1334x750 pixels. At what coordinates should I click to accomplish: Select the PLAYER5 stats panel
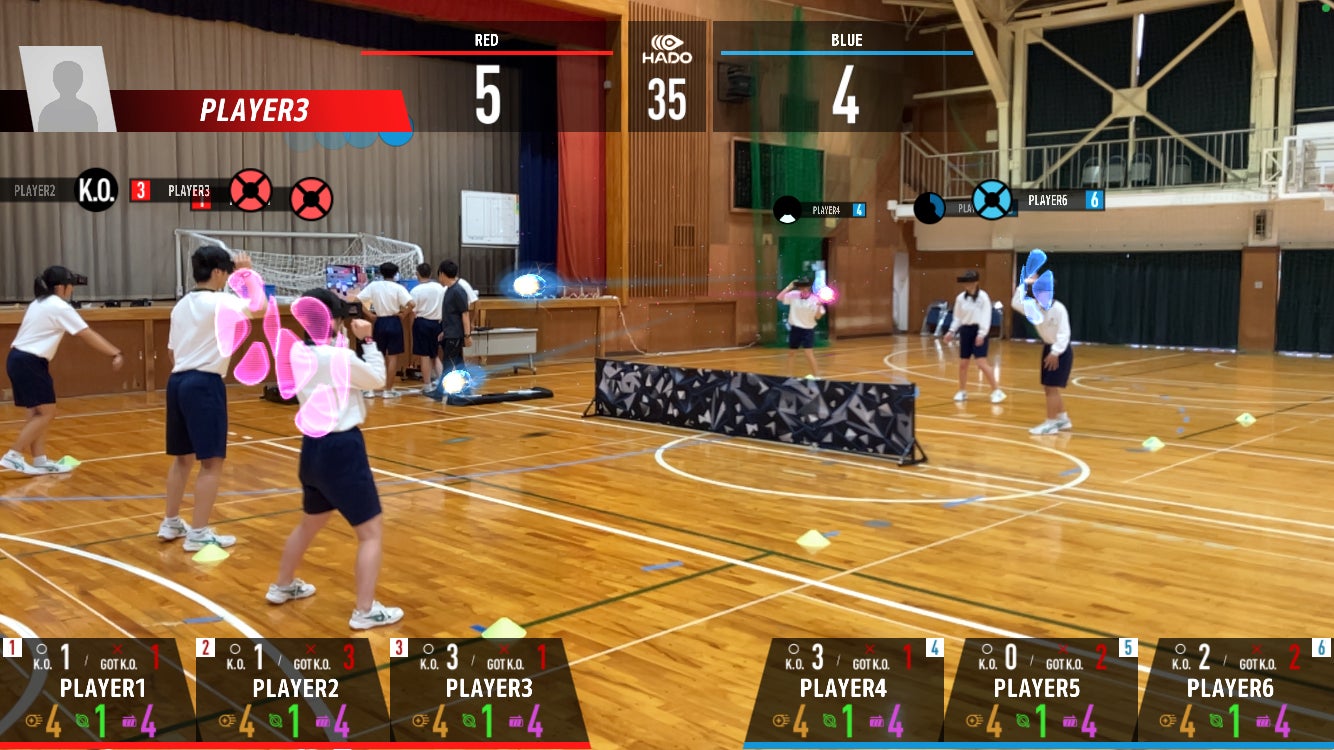[1040, 690]
